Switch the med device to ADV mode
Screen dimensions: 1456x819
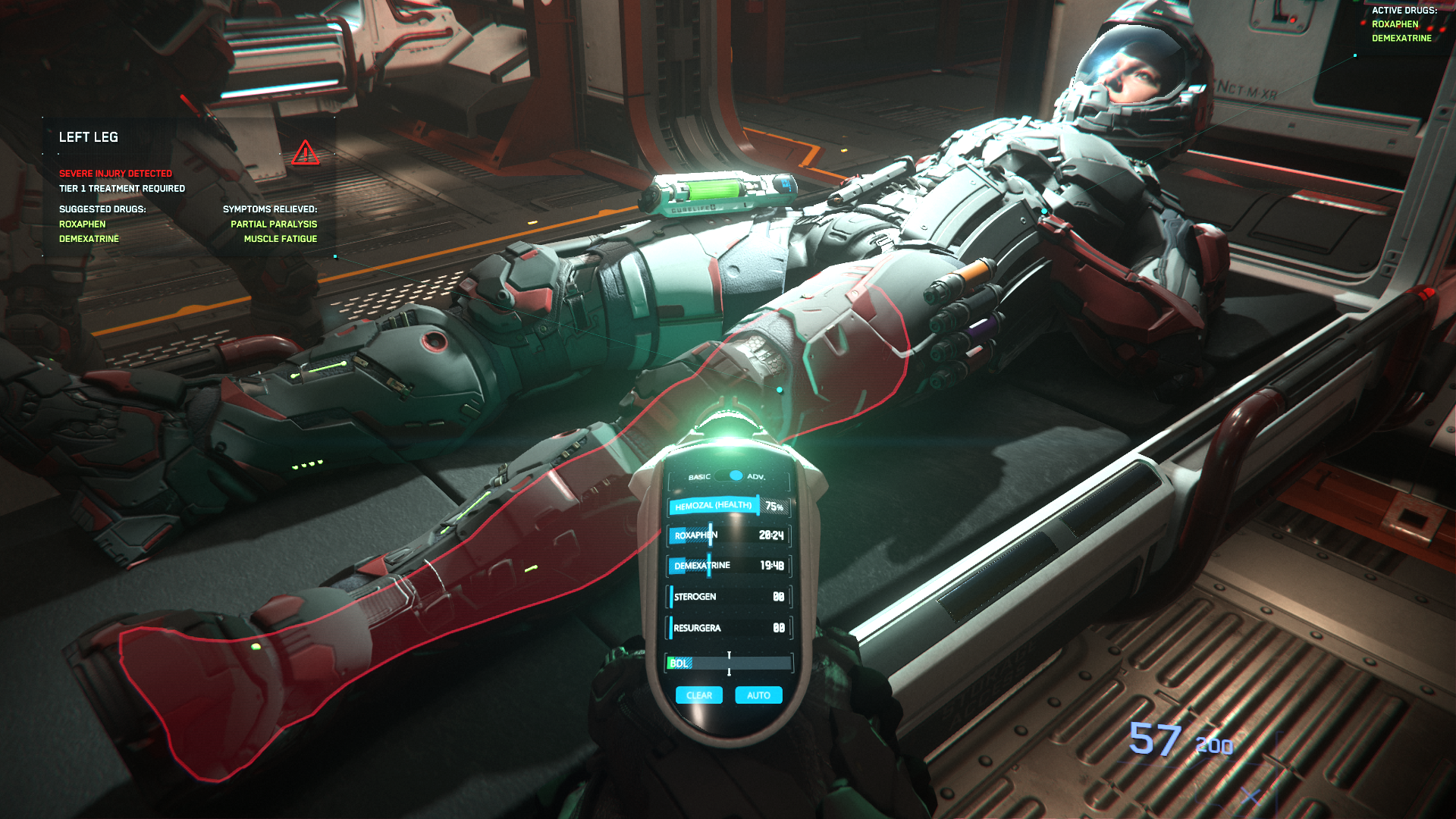pos(758,478)
